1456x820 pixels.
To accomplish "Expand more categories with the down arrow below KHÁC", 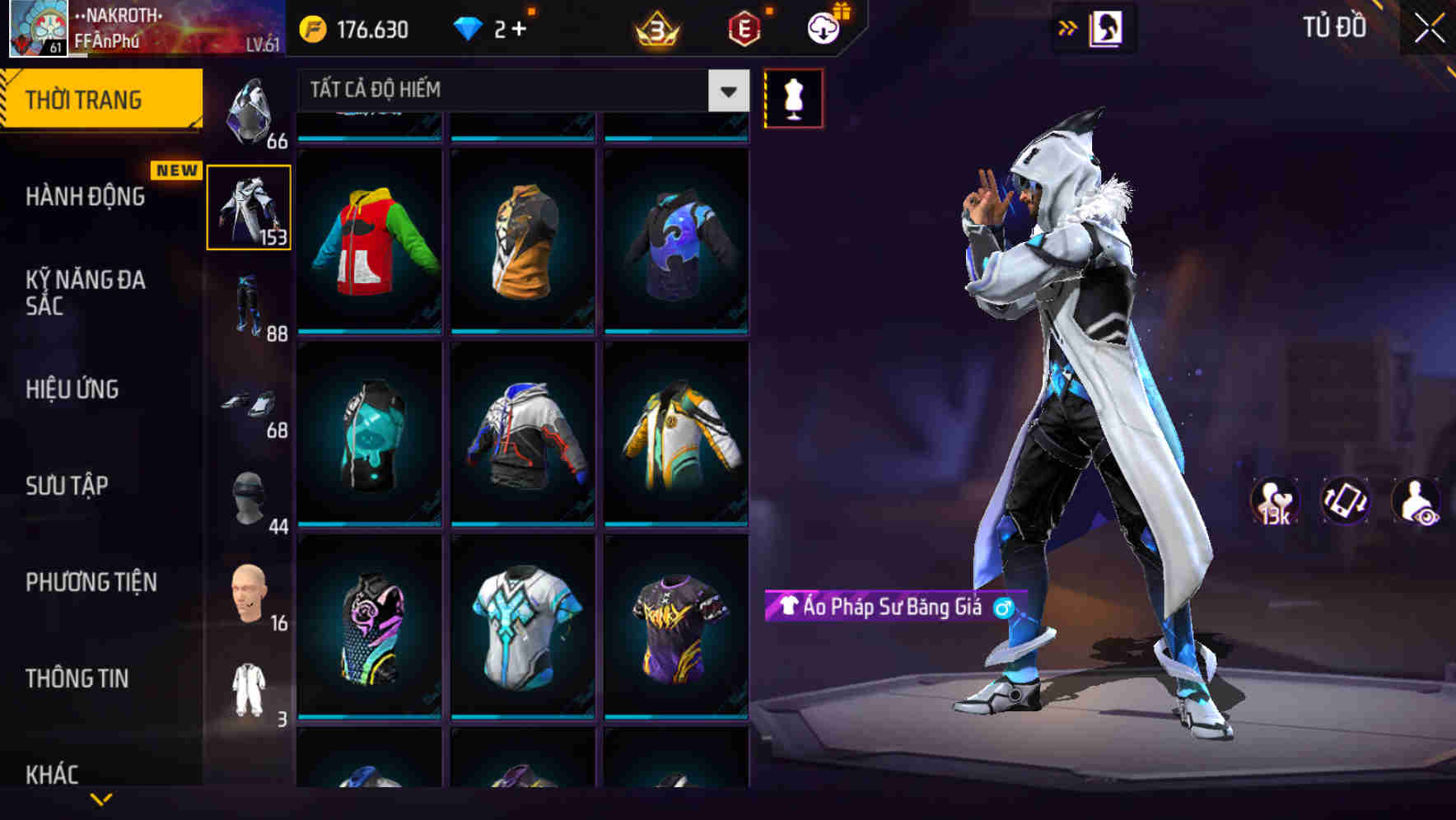I will (x=99, y=800).
